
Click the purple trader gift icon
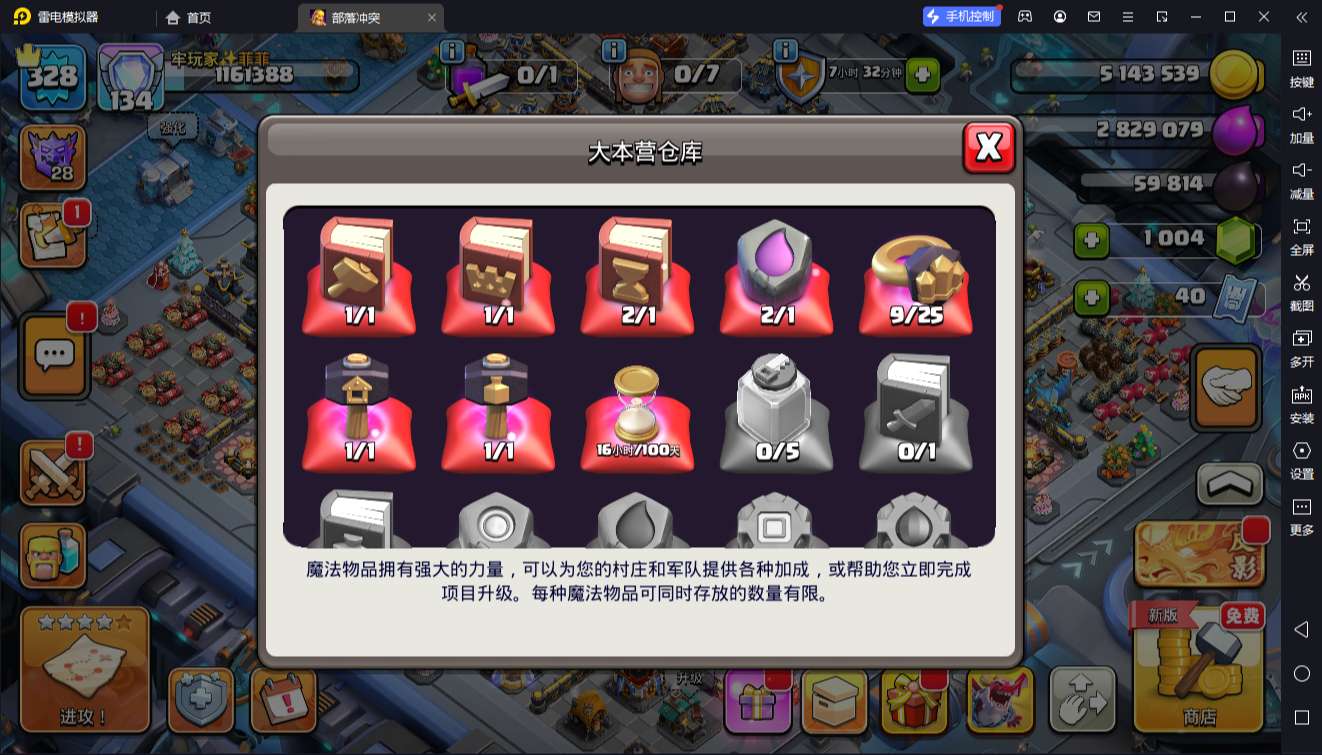pos(758,705)
